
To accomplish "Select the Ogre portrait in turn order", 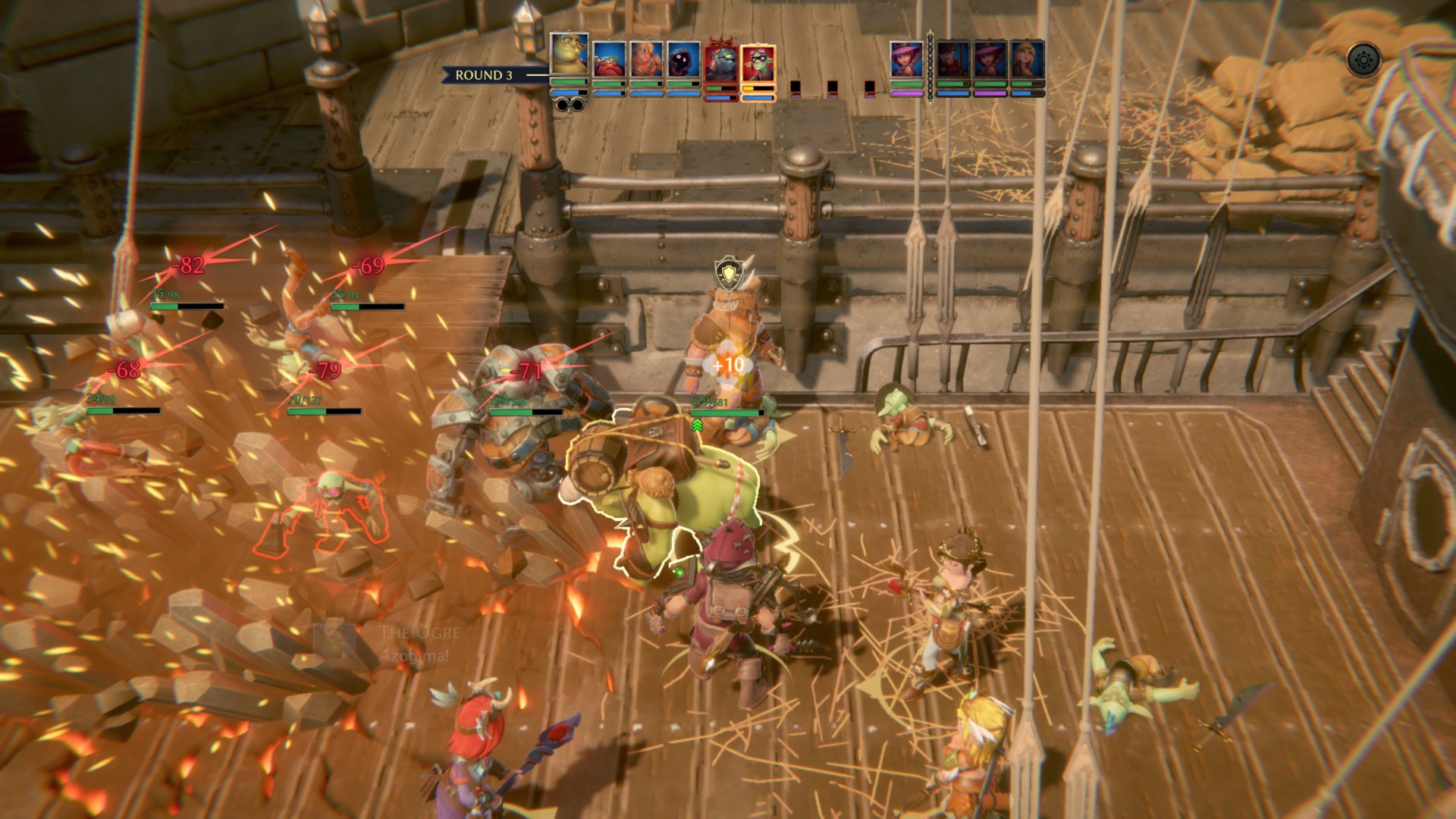I will [x=569, y=55].
